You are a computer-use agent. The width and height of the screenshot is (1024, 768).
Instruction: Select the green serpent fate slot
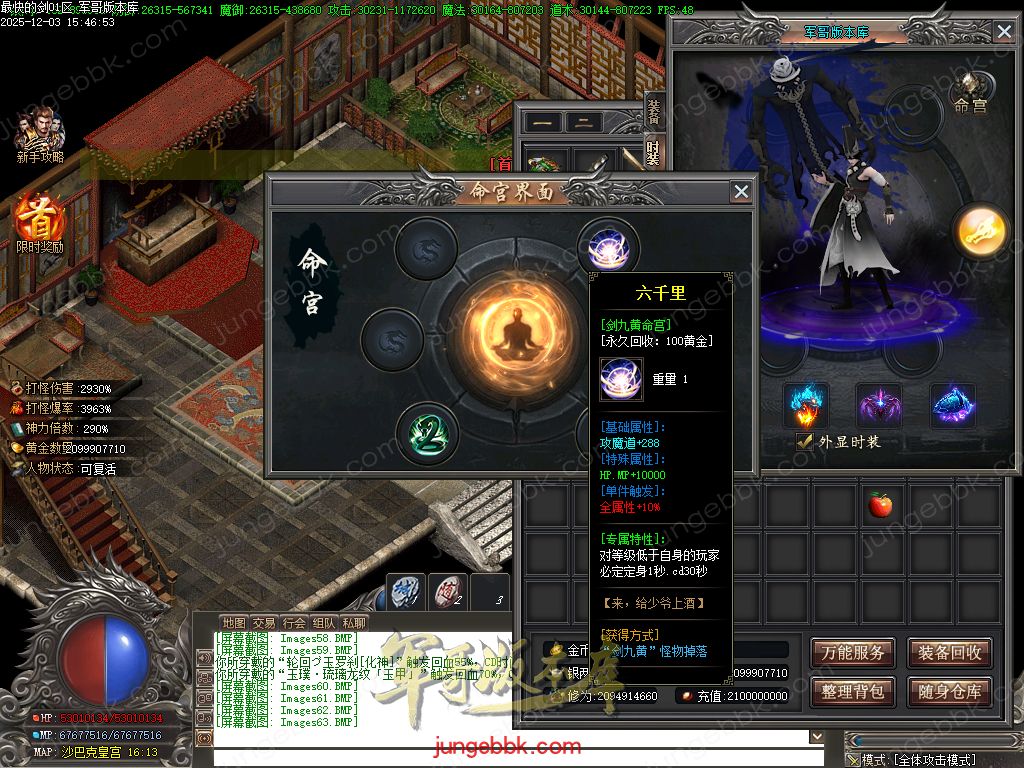click(x=427, y=433)
